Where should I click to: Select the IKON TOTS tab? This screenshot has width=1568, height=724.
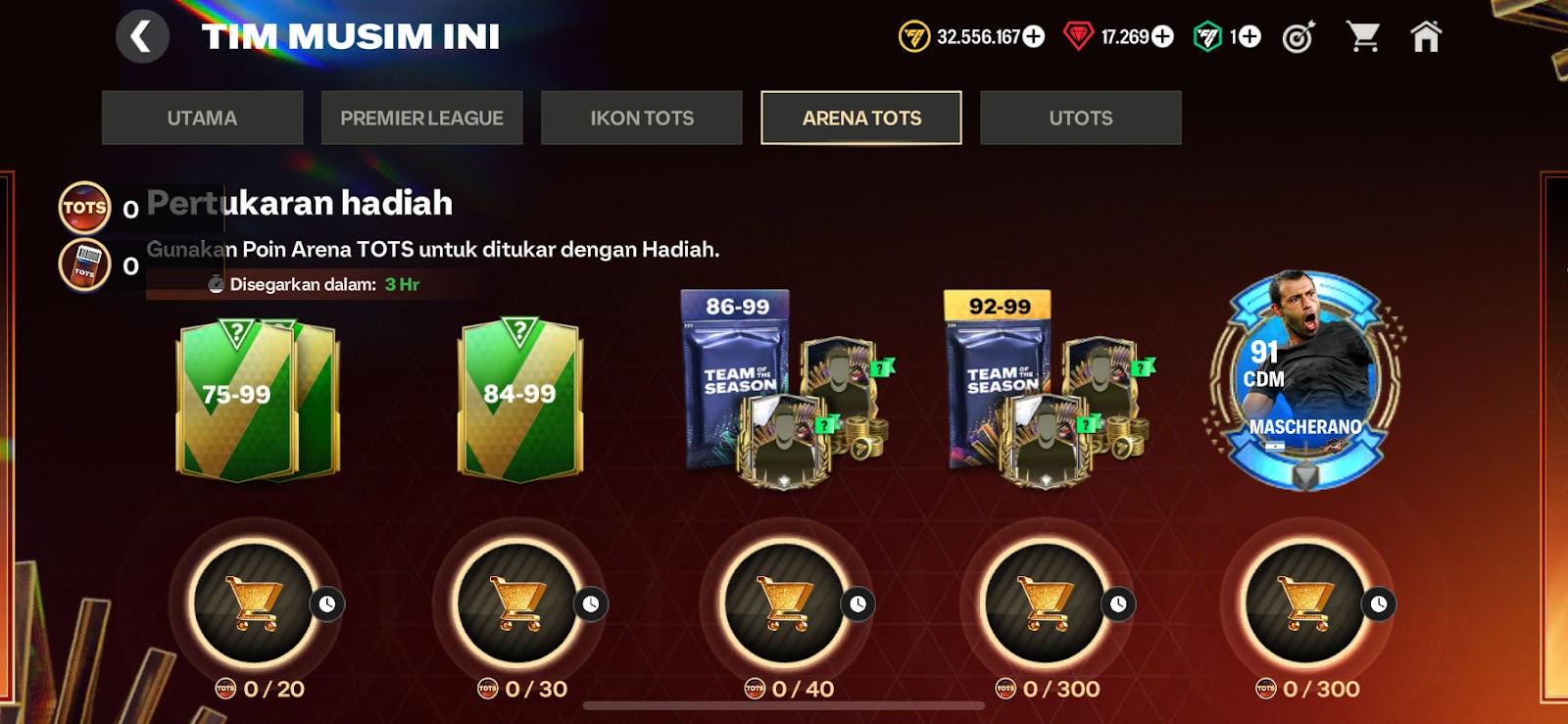(642, 118)
